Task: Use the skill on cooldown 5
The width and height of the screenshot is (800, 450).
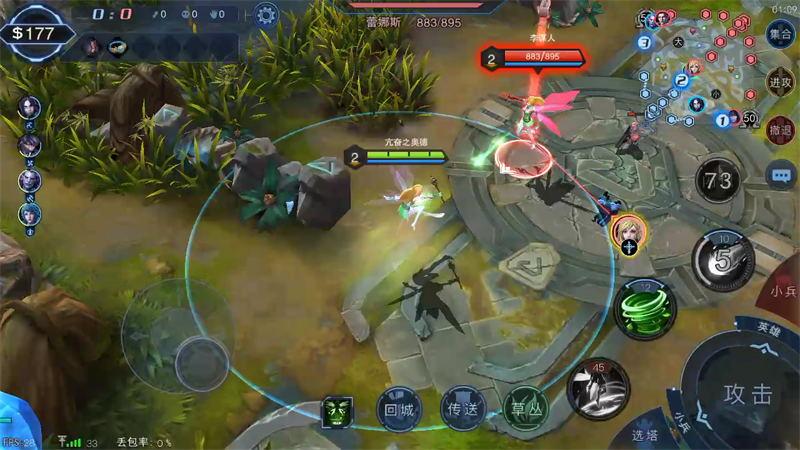Action: click(x=722, y=260)
